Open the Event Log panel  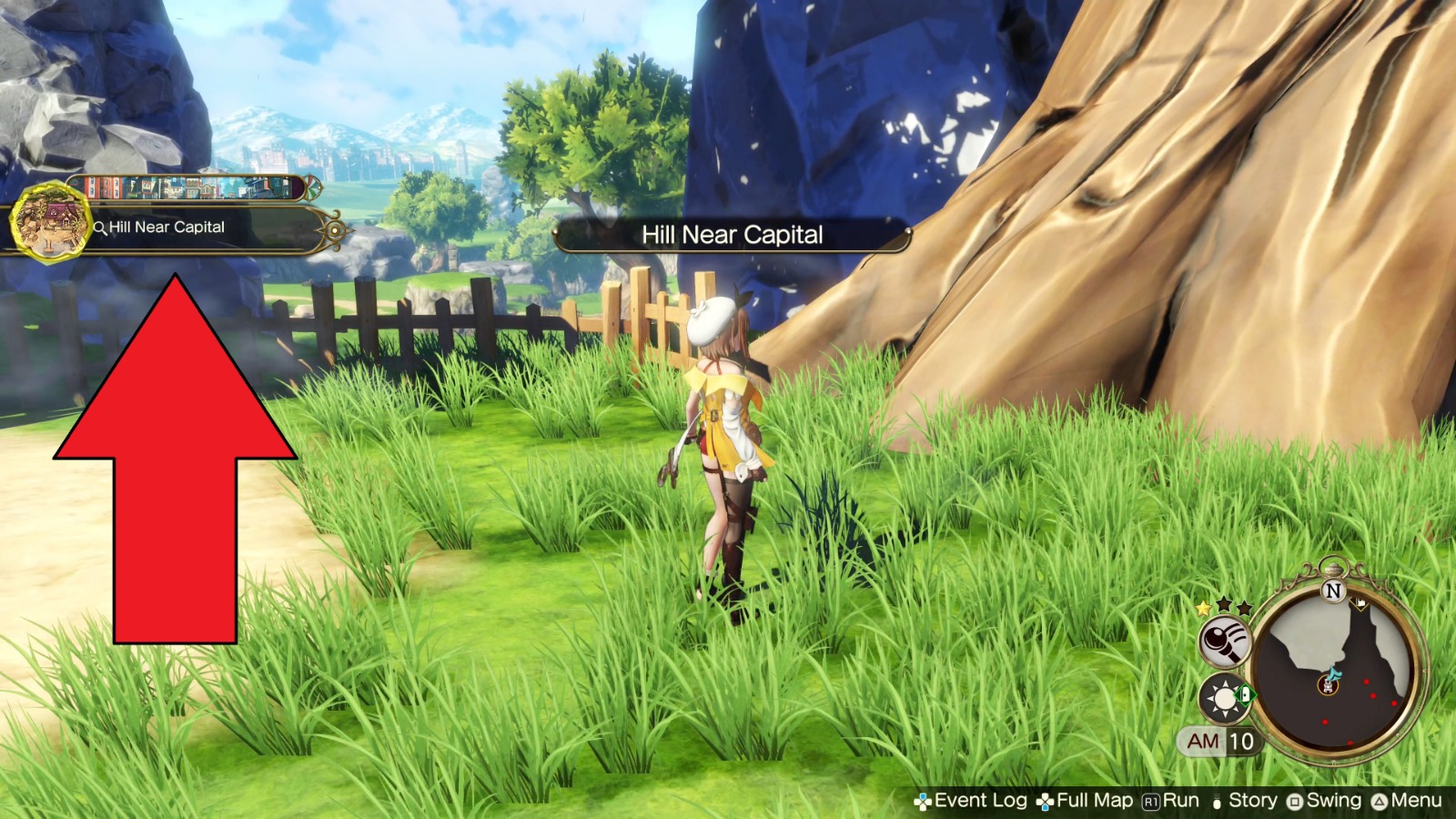pos(980,801)
